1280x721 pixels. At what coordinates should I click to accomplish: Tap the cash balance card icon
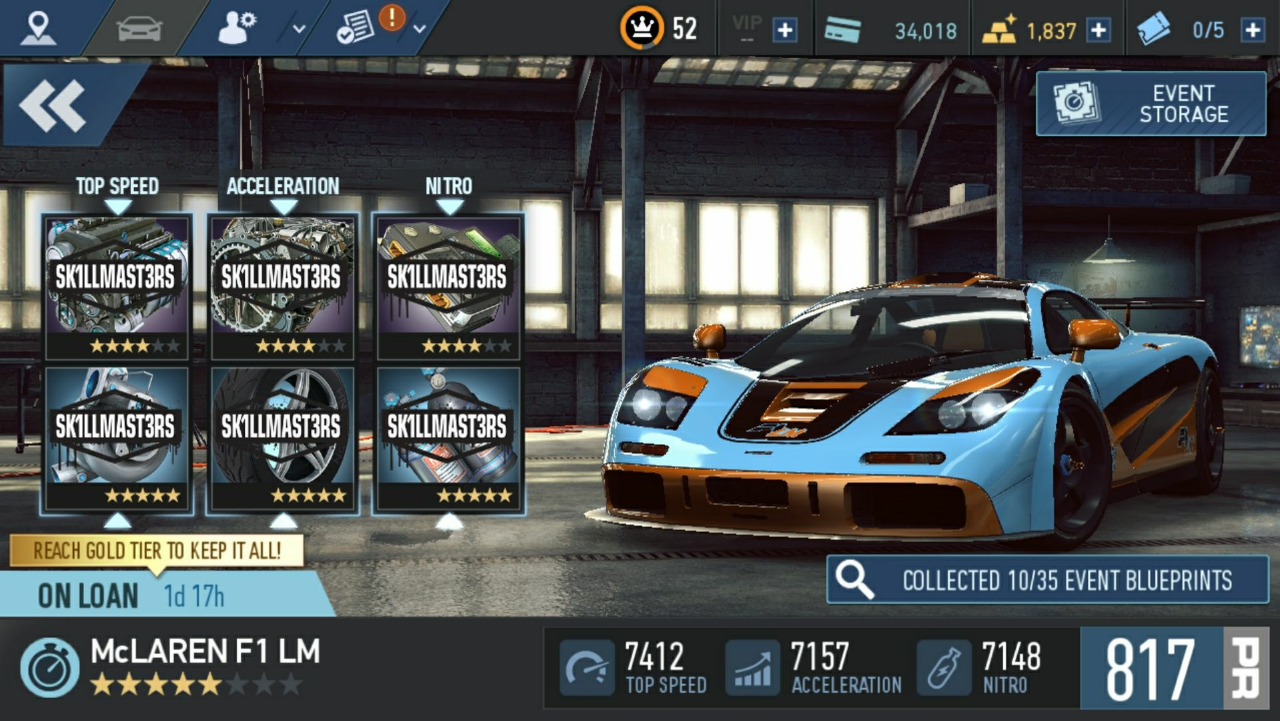(842, 30)
